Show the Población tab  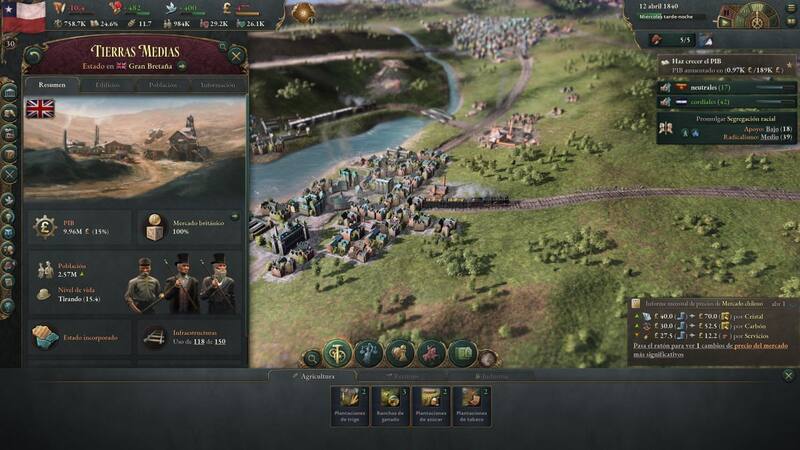162,86
